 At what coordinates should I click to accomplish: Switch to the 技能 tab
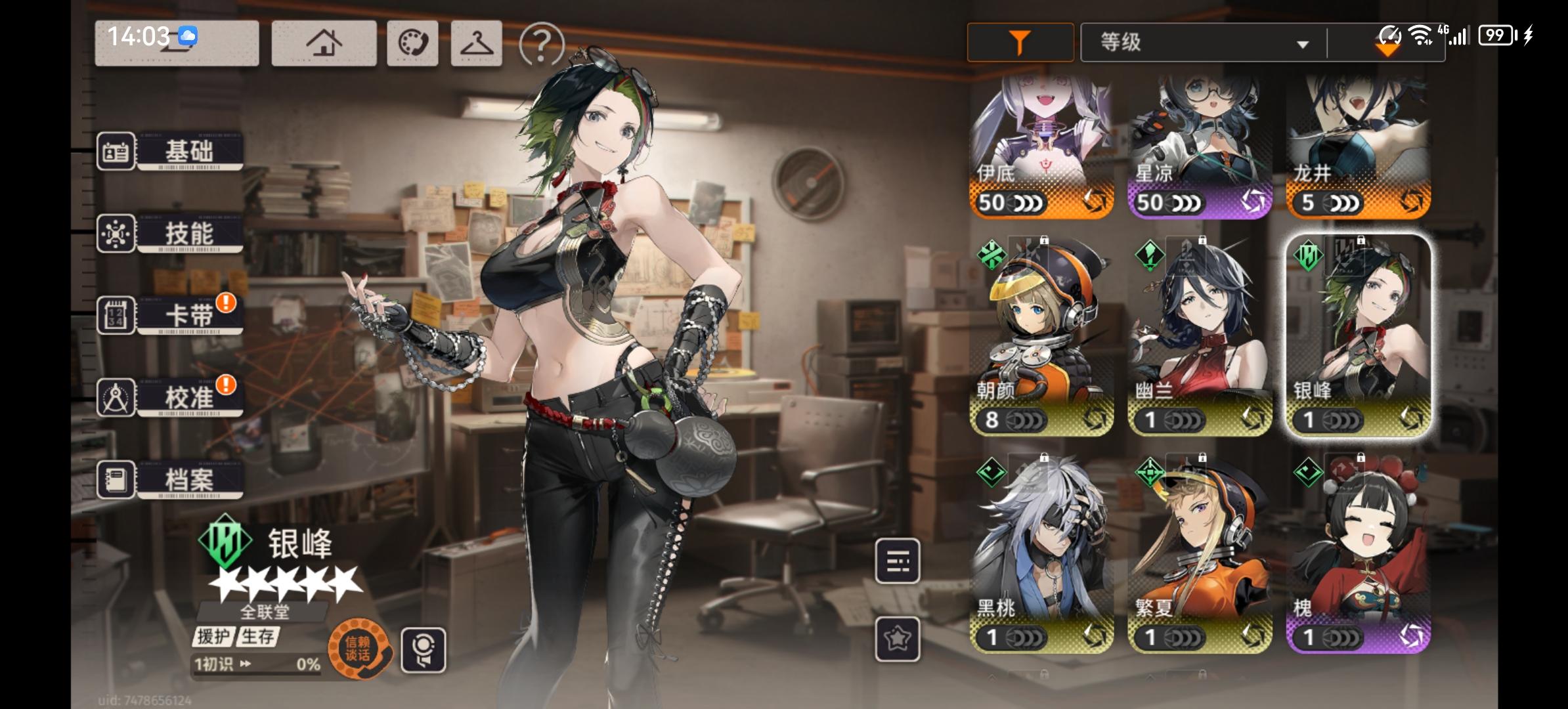click(x=186, y=233)
